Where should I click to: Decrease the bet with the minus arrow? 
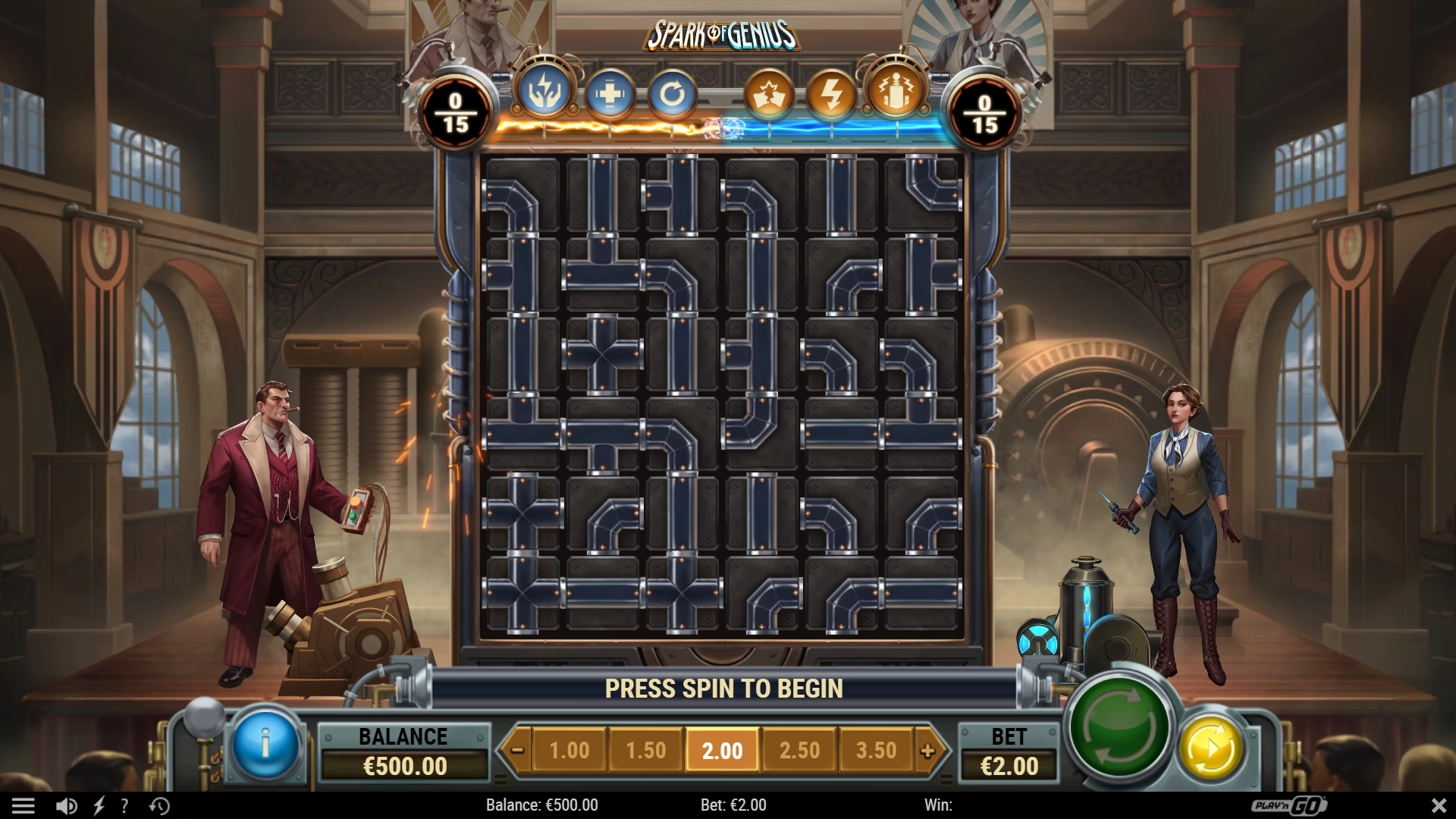517,751
